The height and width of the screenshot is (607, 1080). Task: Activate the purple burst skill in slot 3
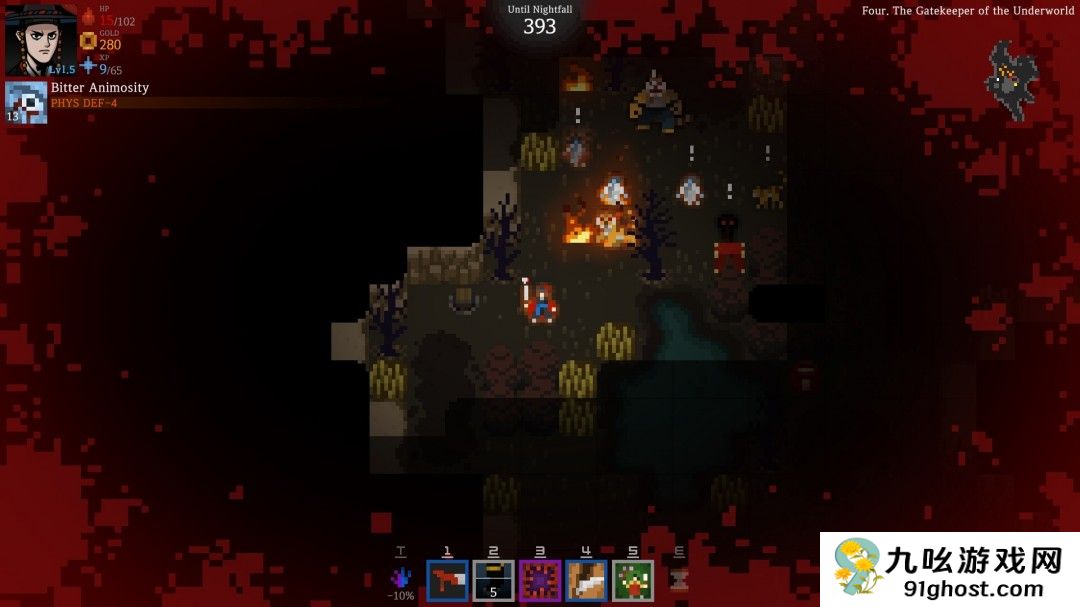(540, 580)
